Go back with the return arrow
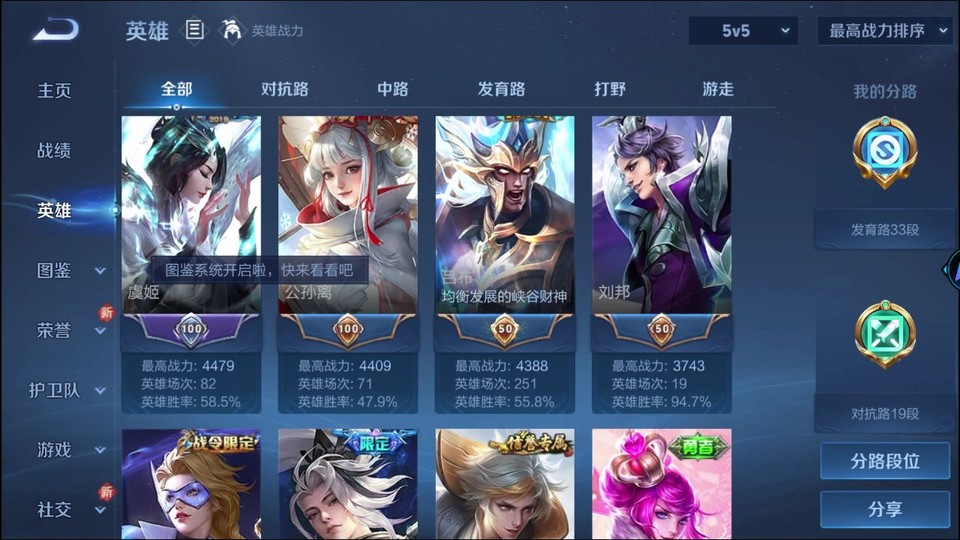This screenshot has width=960, height=540. (x=54, y=30)
